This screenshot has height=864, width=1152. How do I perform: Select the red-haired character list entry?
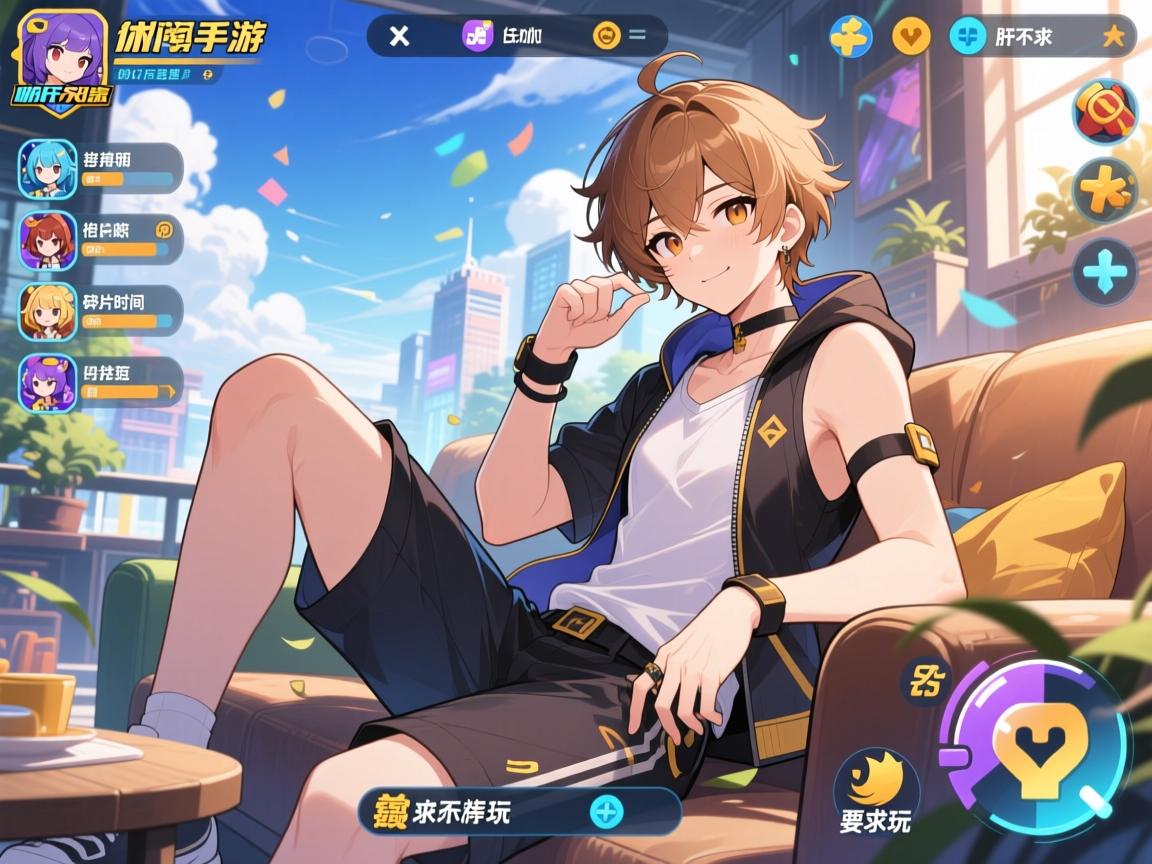(x=47, y=240)
